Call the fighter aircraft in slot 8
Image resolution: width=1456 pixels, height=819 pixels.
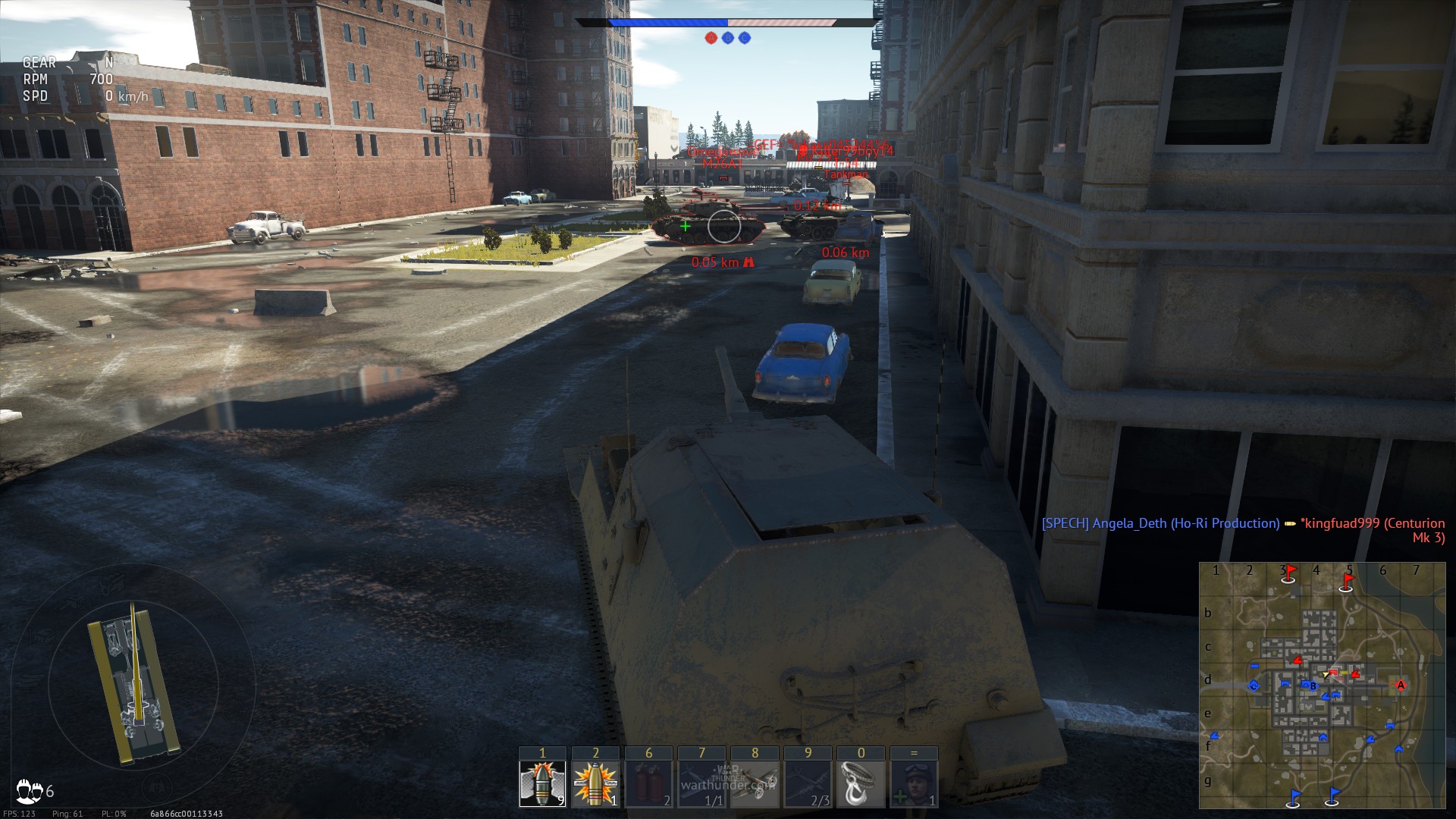coord(755,783)
